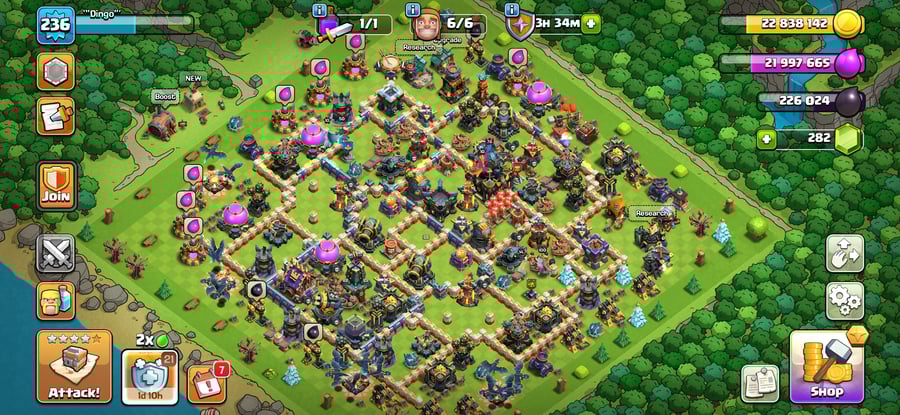This screenshot has width=900, height=415.
Task: Tap the level 236 experience badge
Action: click(x=56, y=24)
